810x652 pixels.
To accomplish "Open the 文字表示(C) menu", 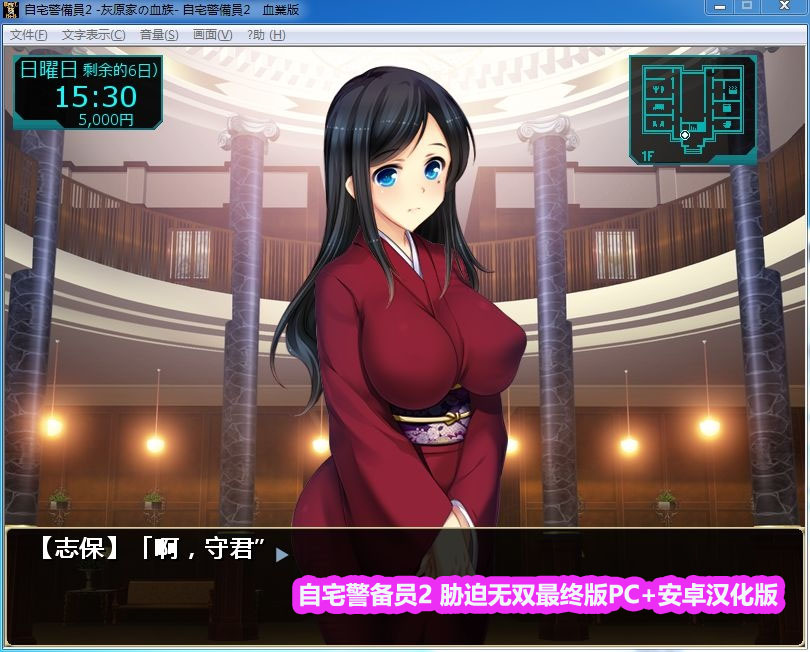I will (x=93, y=35).
